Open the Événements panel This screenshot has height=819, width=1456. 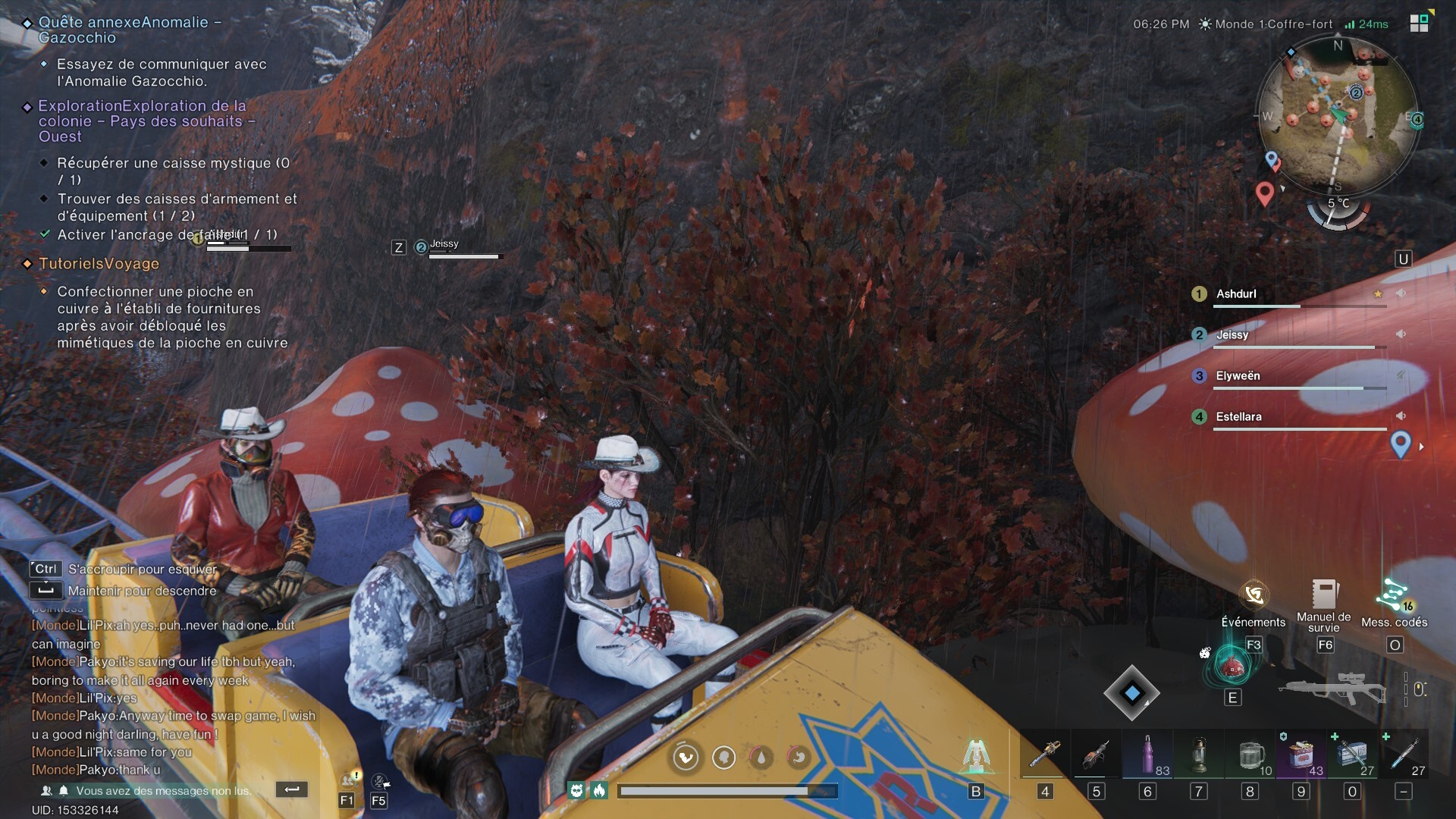click(x=1254, y=596)
